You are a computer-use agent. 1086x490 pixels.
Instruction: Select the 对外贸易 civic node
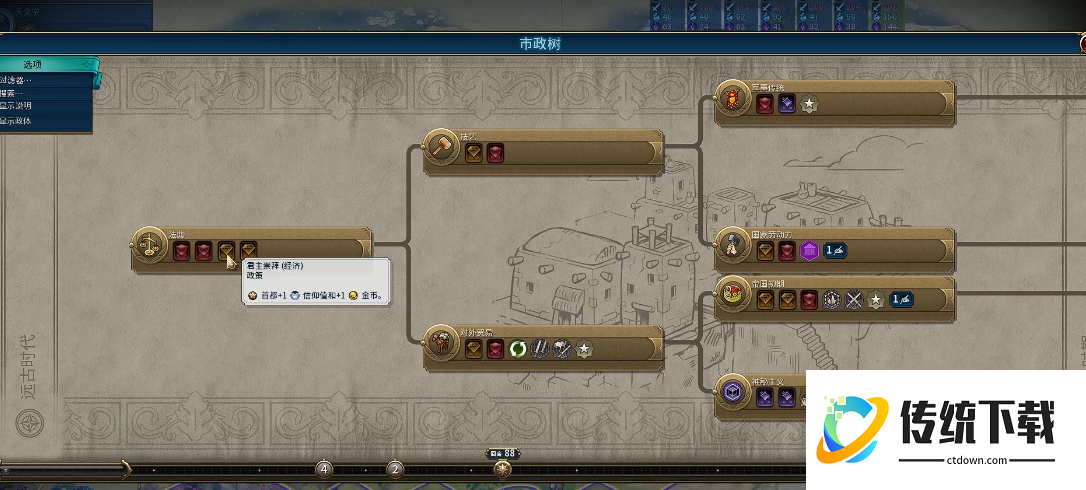[x=441, y=342]
